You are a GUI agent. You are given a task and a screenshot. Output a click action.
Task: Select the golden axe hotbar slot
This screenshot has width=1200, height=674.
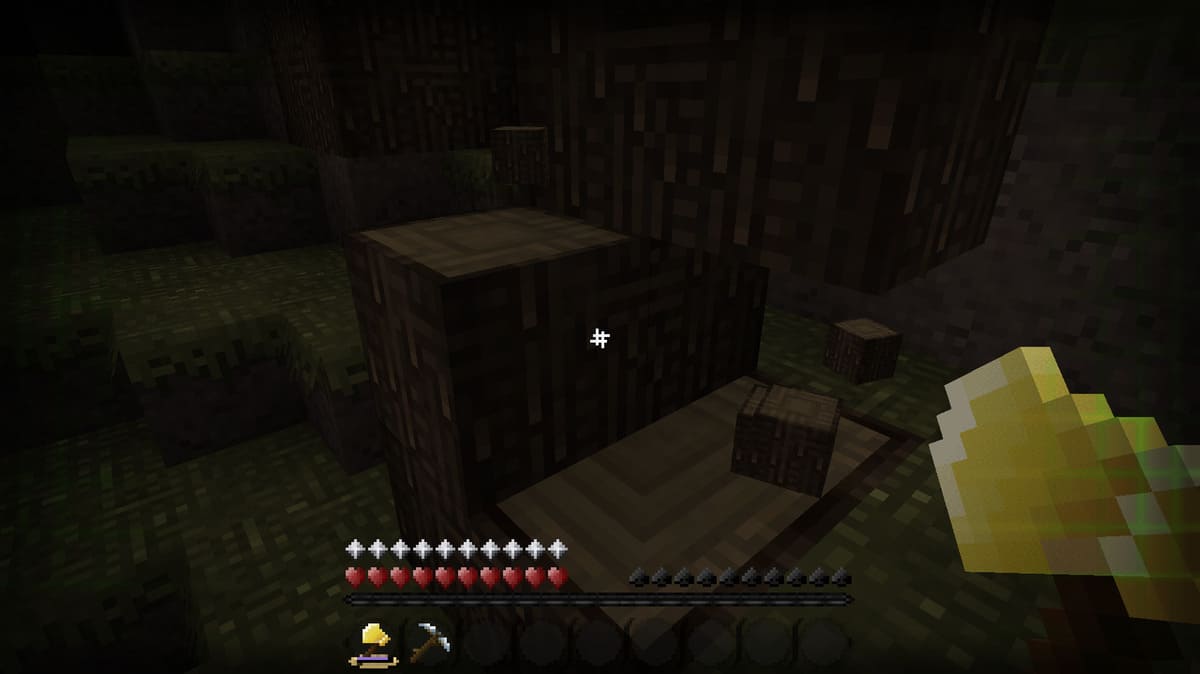tap(374, 641)
